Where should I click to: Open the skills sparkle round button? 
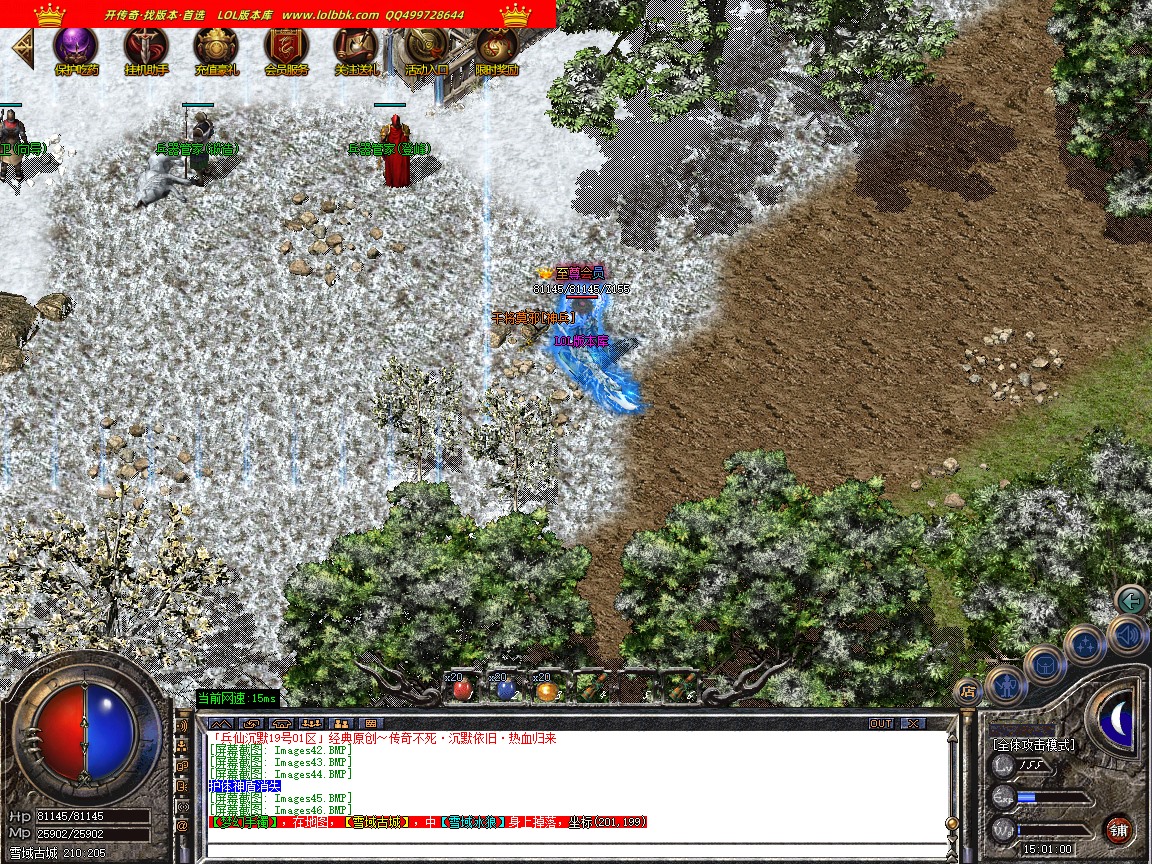pyautogui.click(x=1084, y=645)
